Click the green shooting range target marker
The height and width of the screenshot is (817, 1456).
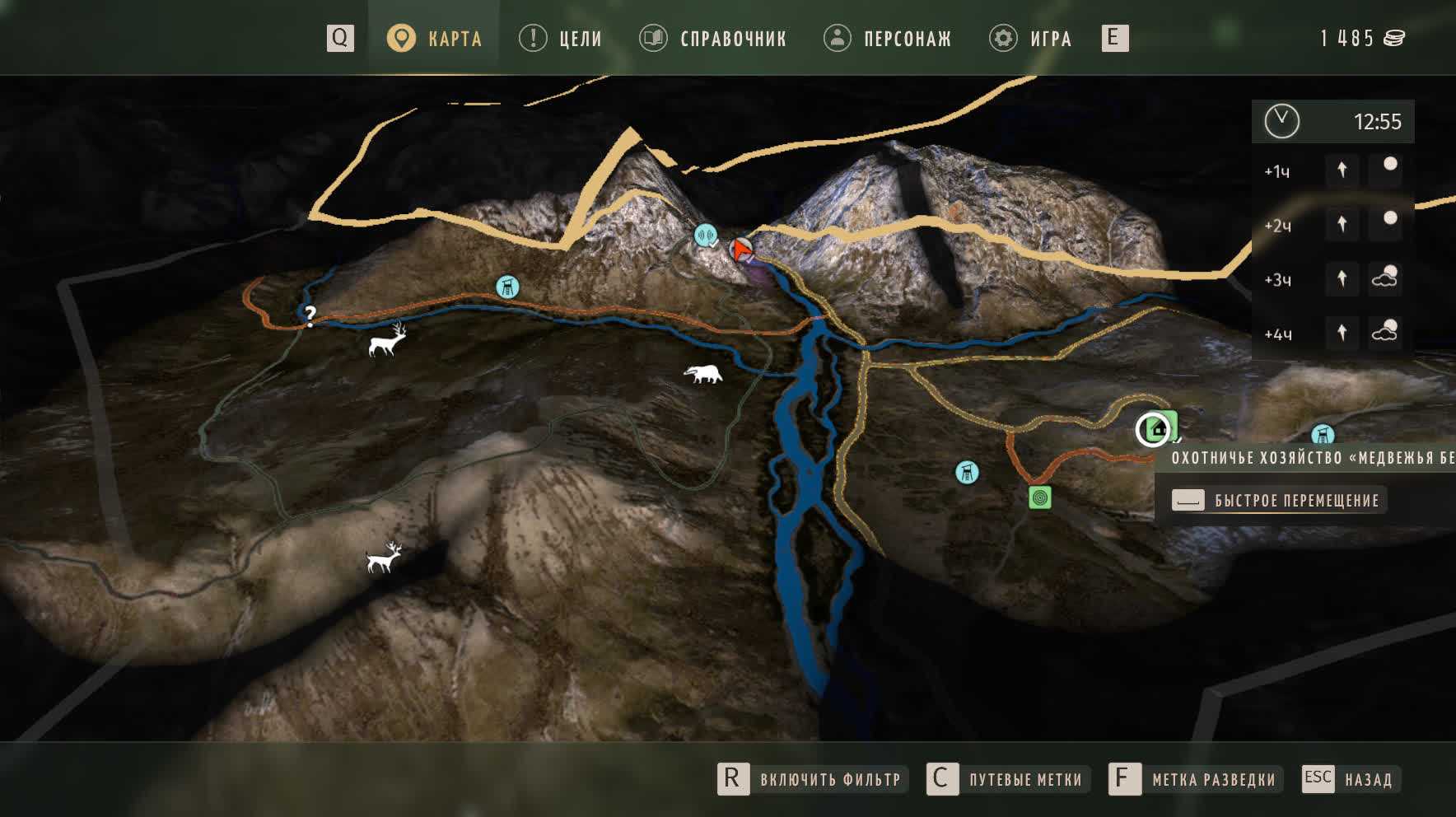(x=1040, y=497)
